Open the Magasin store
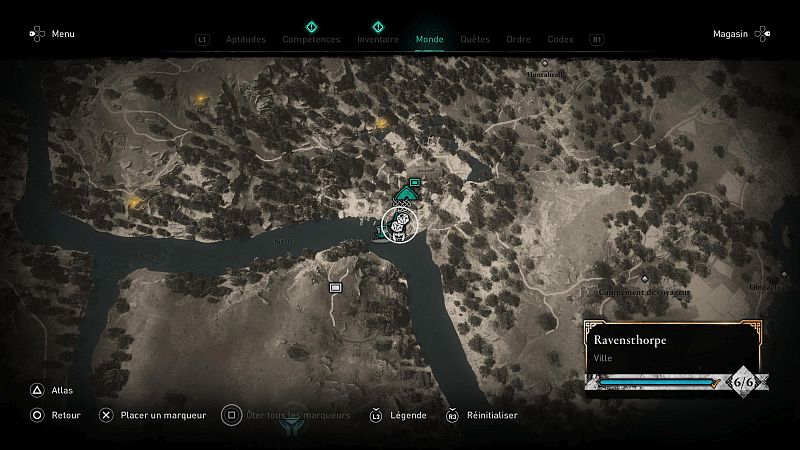The image size is (800, 450). tap(740, 34)
